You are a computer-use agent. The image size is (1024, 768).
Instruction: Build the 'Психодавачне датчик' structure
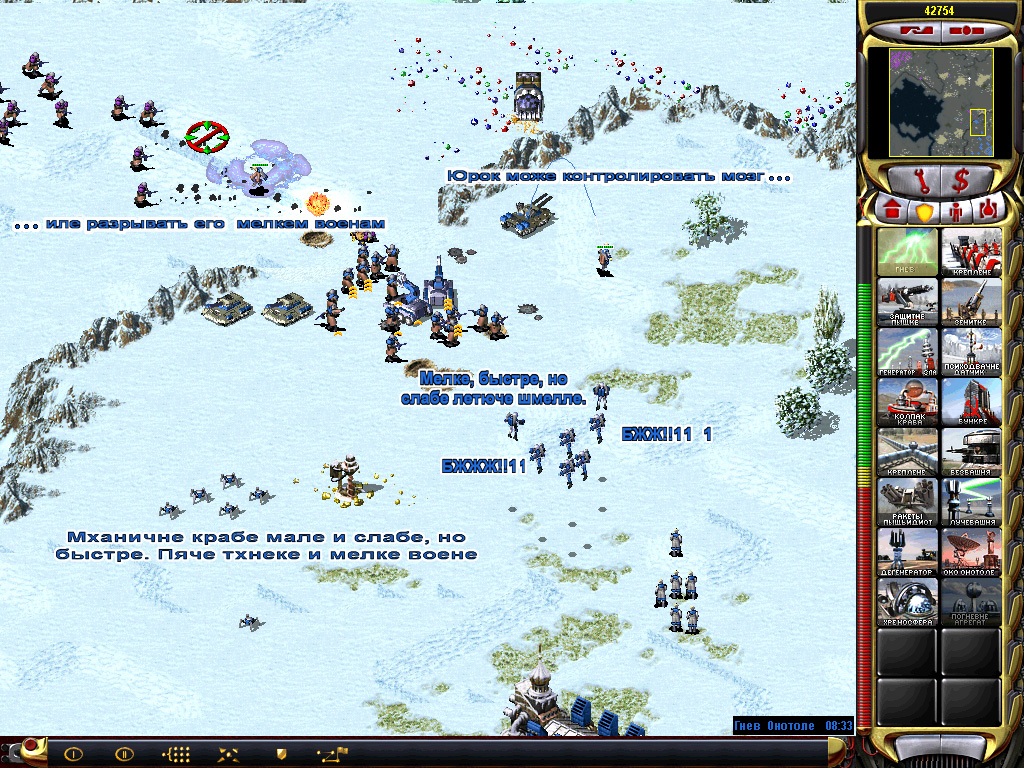click(x=971, y=352)
